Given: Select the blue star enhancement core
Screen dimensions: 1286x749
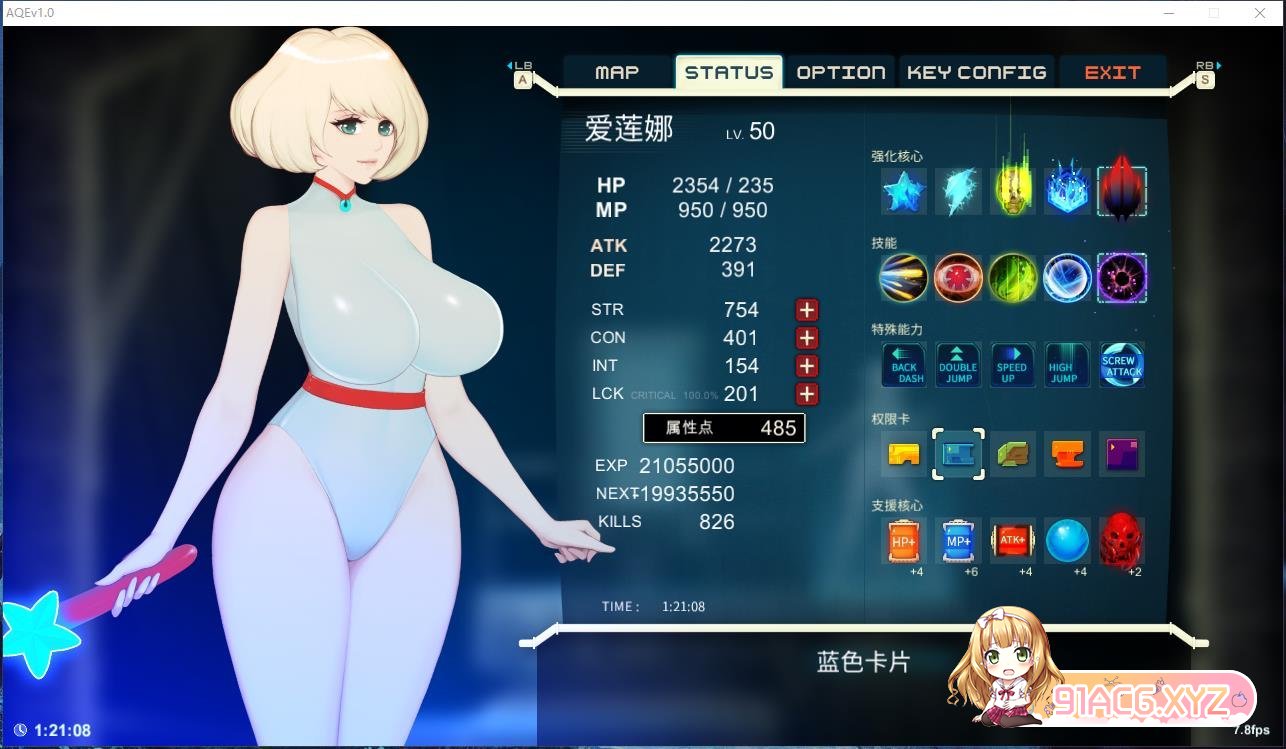Looking at the screenshot, I should point(904,191).
